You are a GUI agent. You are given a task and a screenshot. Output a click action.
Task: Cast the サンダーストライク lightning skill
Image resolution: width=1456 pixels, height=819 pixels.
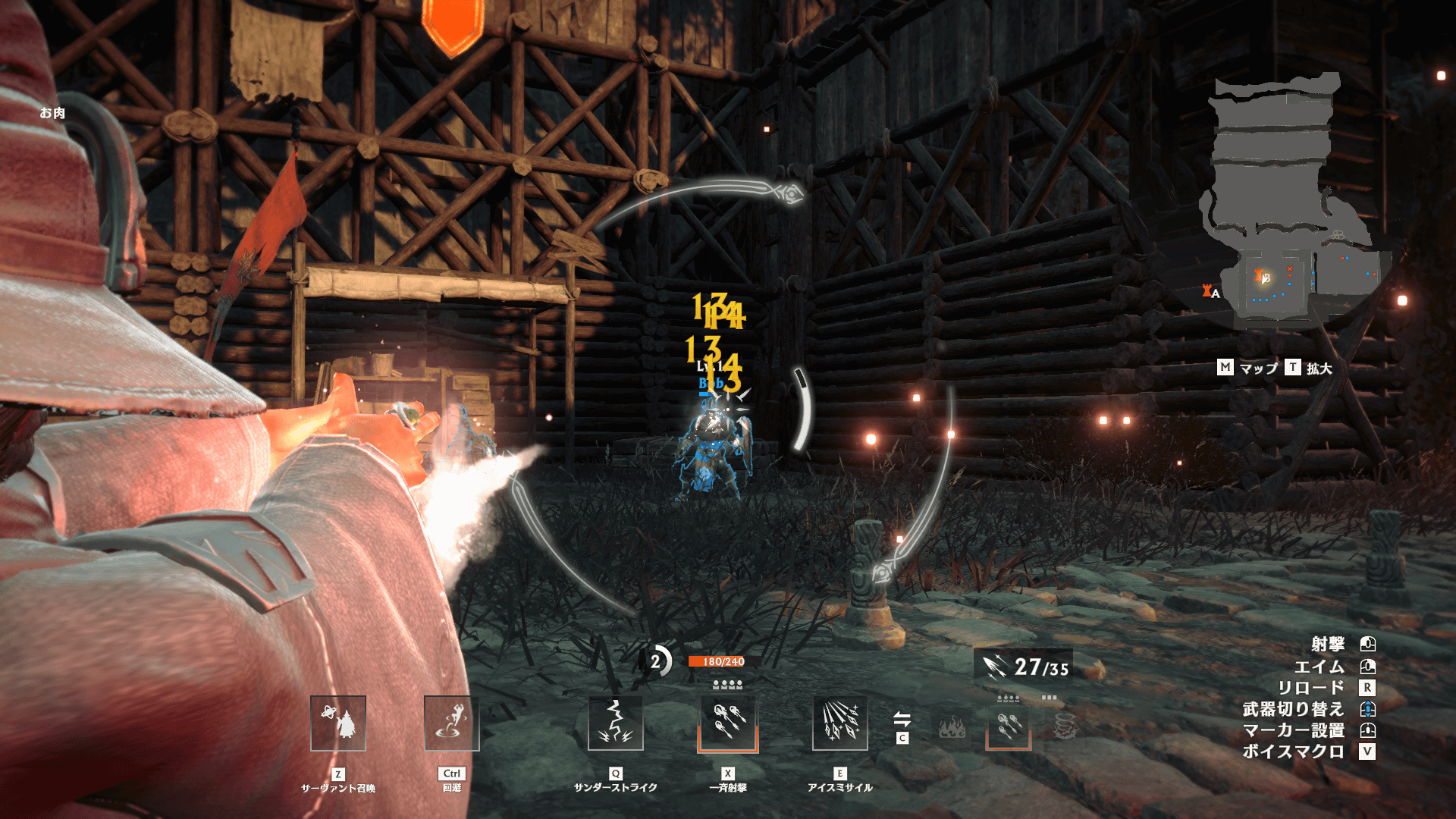(616, 723)
